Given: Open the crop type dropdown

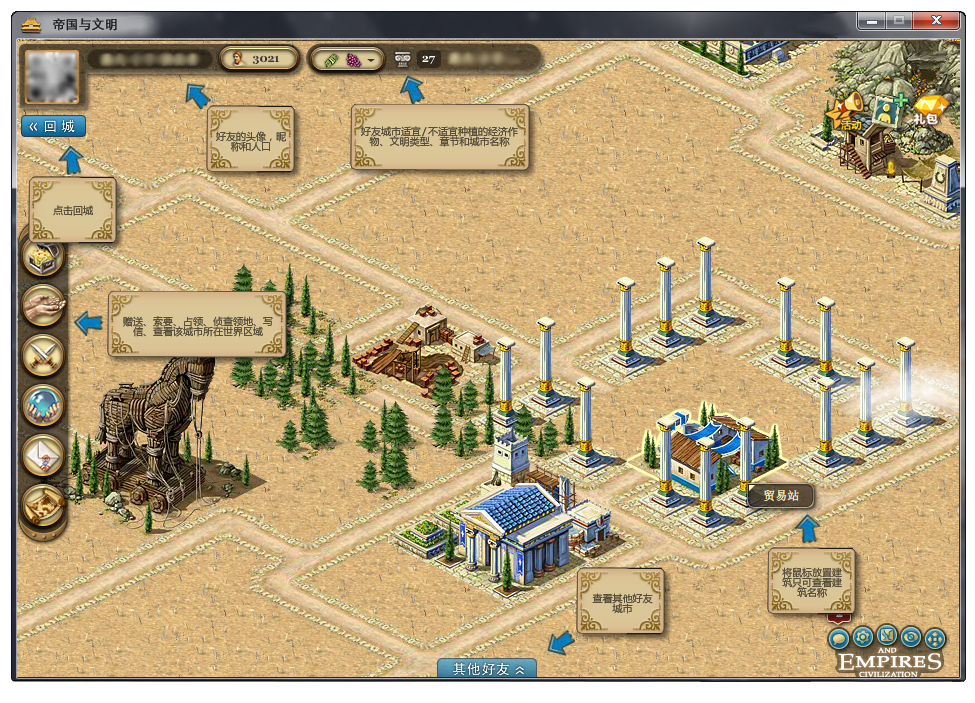Looking at the screenshot, I should pos(371,60).
